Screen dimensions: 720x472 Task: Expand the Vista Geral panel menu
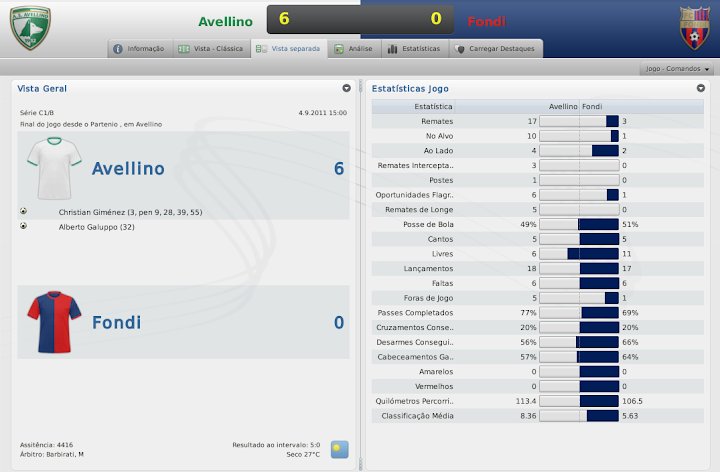click(x=346, y=88)
